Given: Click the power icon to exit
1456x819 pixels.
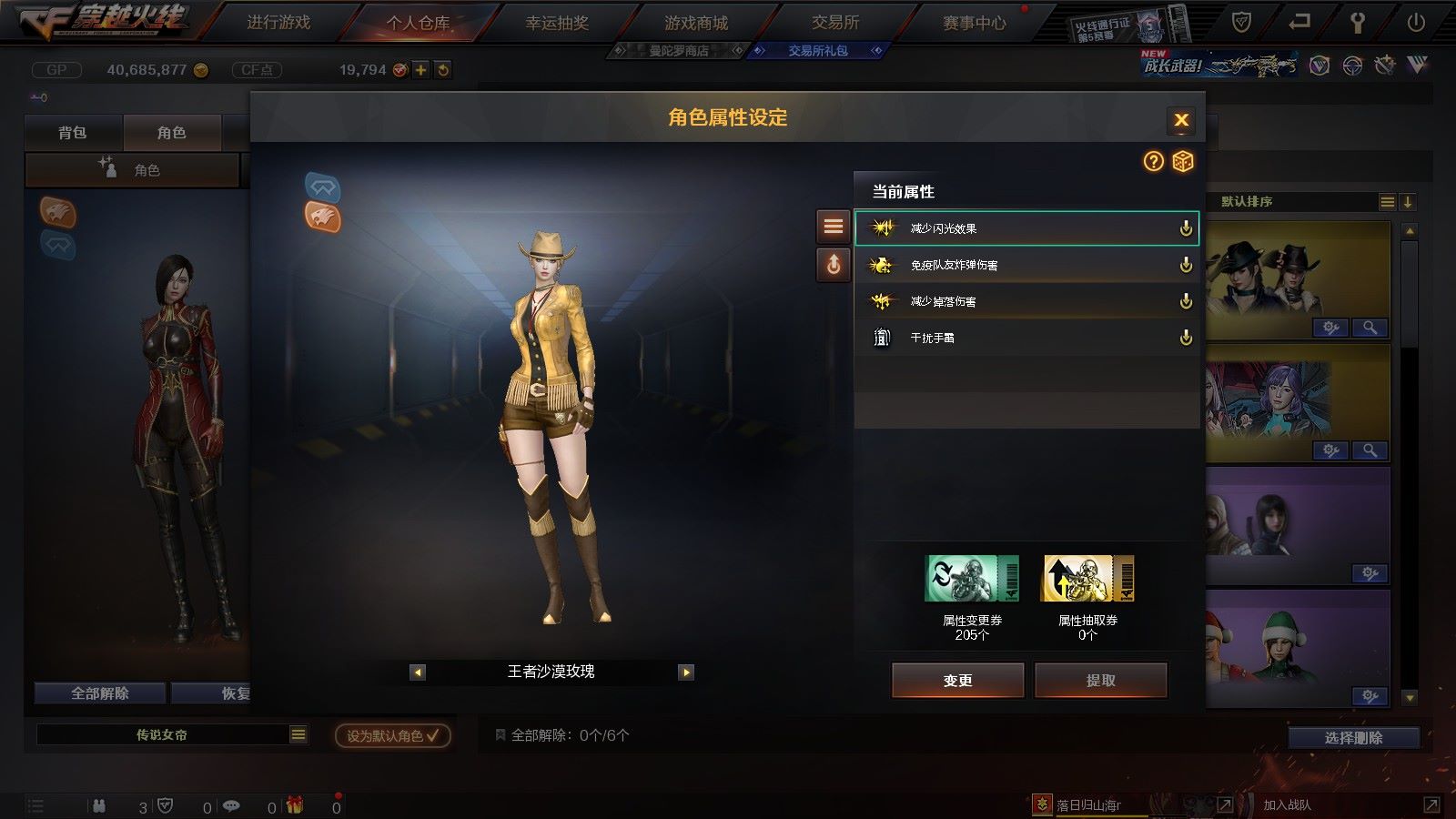Looking at the screenshot, I should click(1416, 23).
